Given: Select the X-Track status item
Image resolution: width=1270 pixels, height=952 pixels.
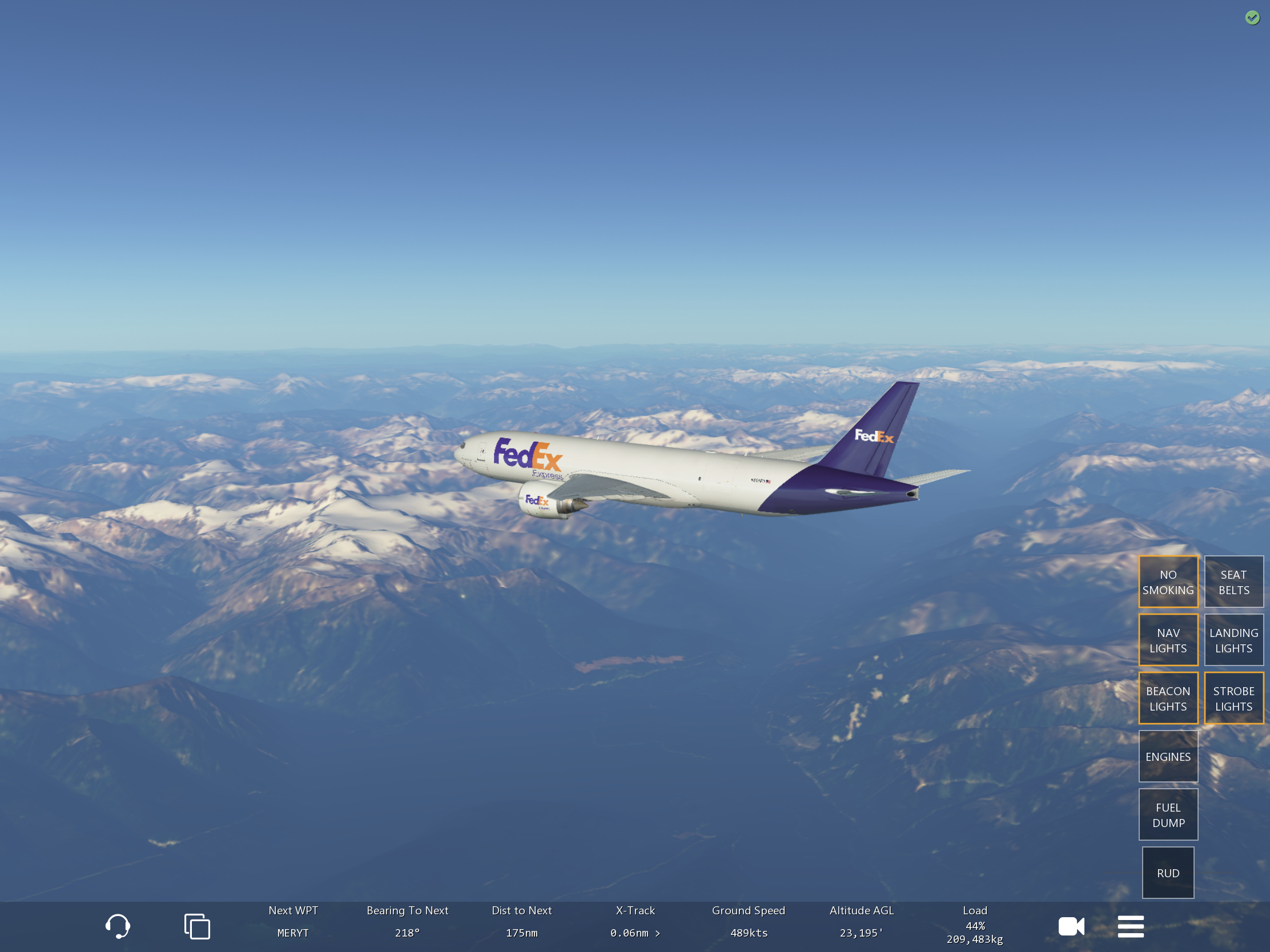Looking at the screenshot, I should click(x=635, y=922).
